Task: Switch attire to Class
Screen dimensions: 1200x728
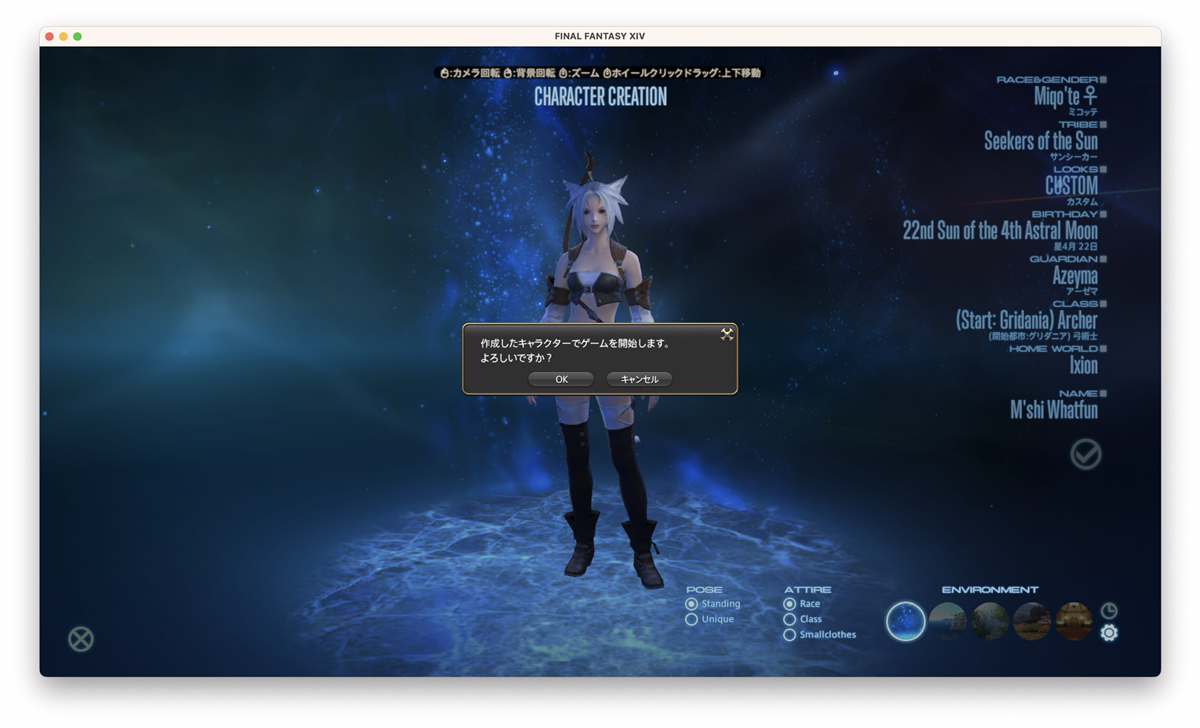Action: 790,619
